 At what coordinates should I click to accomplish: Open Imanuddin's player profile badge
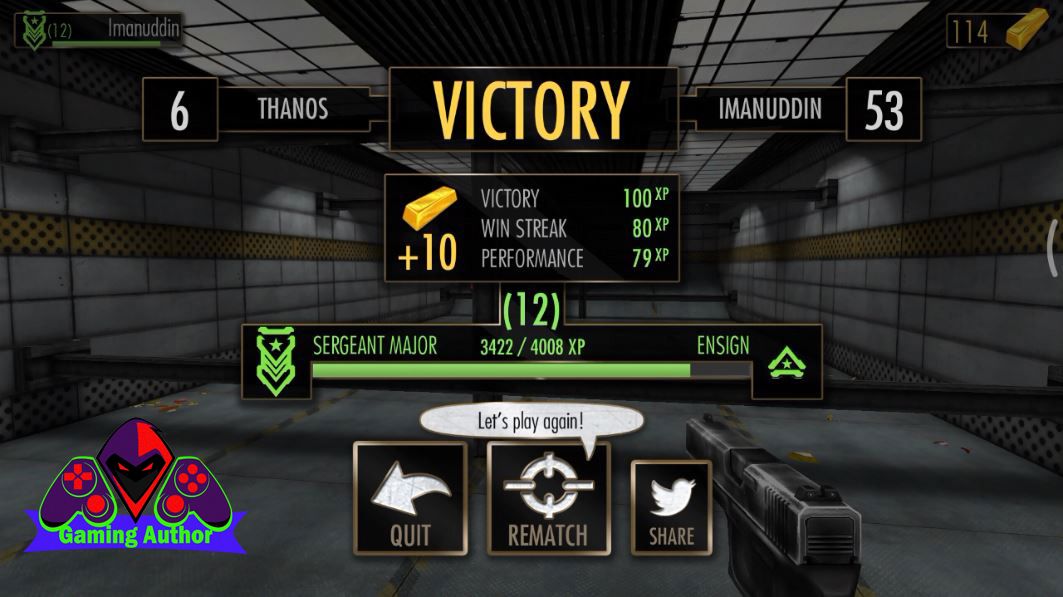tap(98, 30)
